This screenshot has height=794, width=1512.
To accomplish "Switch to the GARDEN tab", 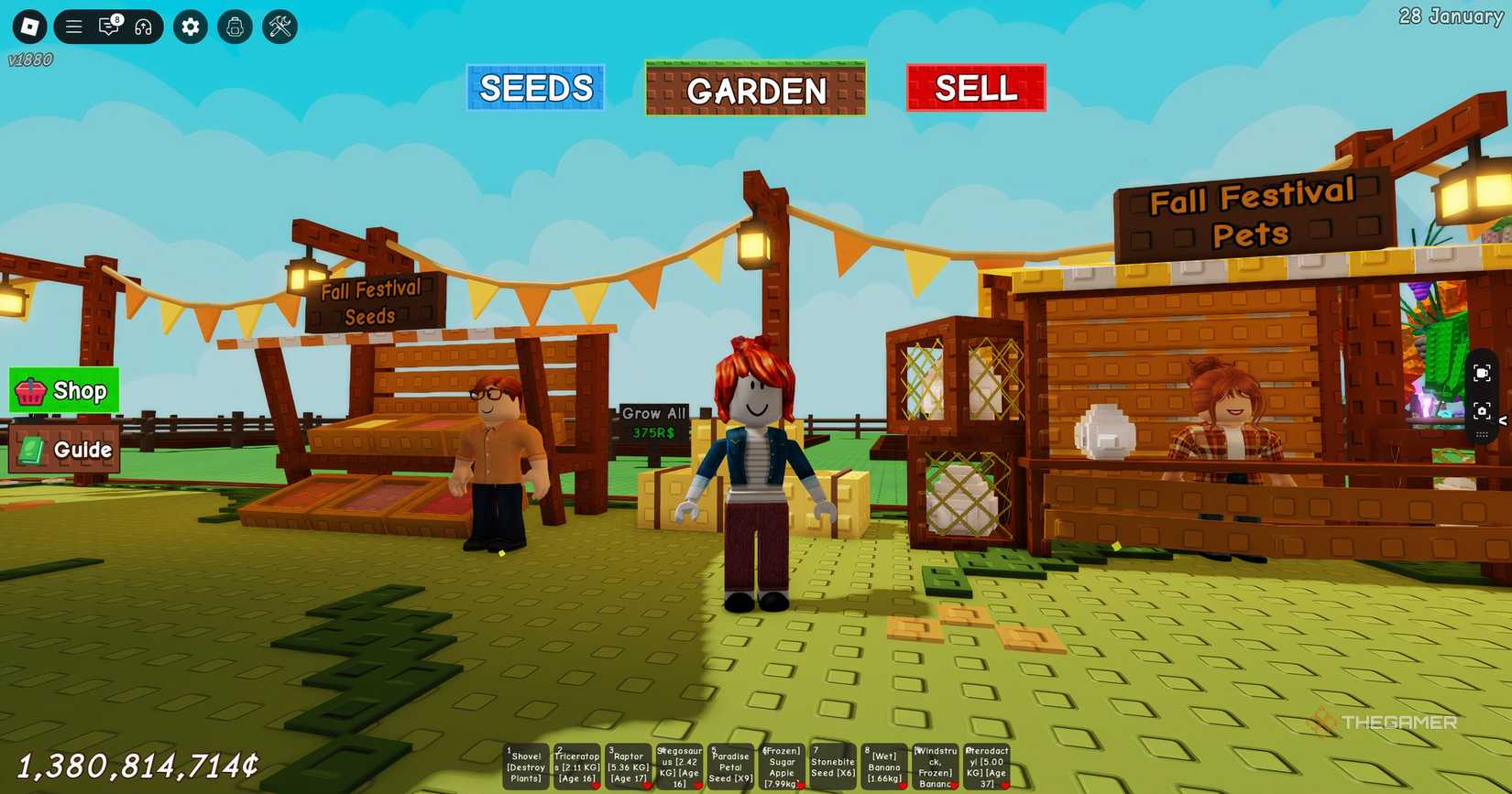I will pos(756,90).
